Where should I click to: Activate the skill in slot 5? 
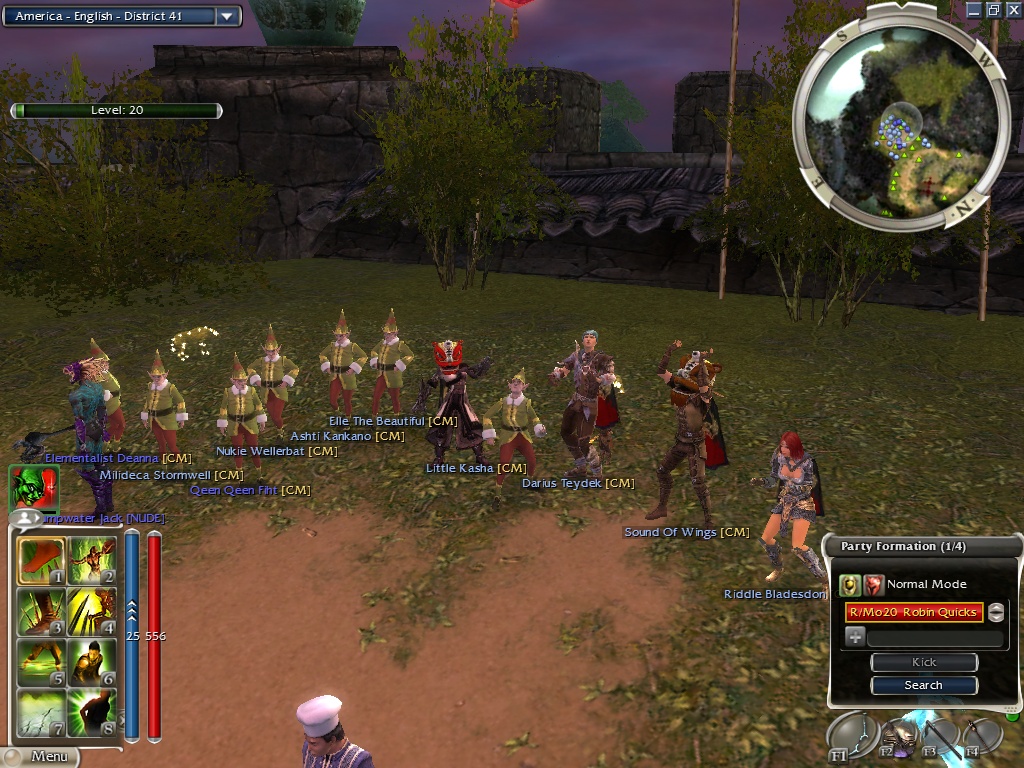(42, 661)
